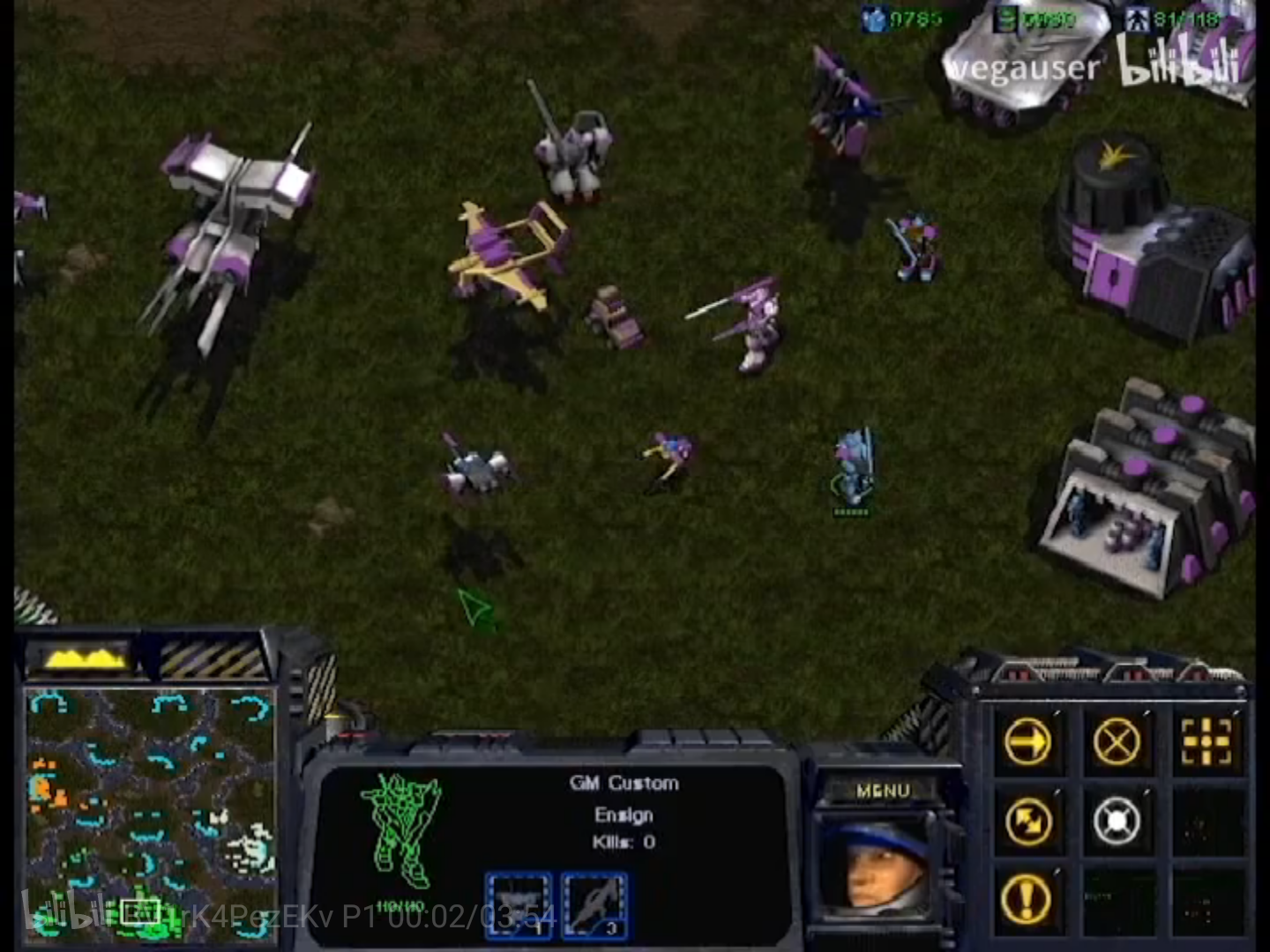The image size is (1270, 952).
Task: Activate the Move command arrow icon
Action: point(1028,742)
